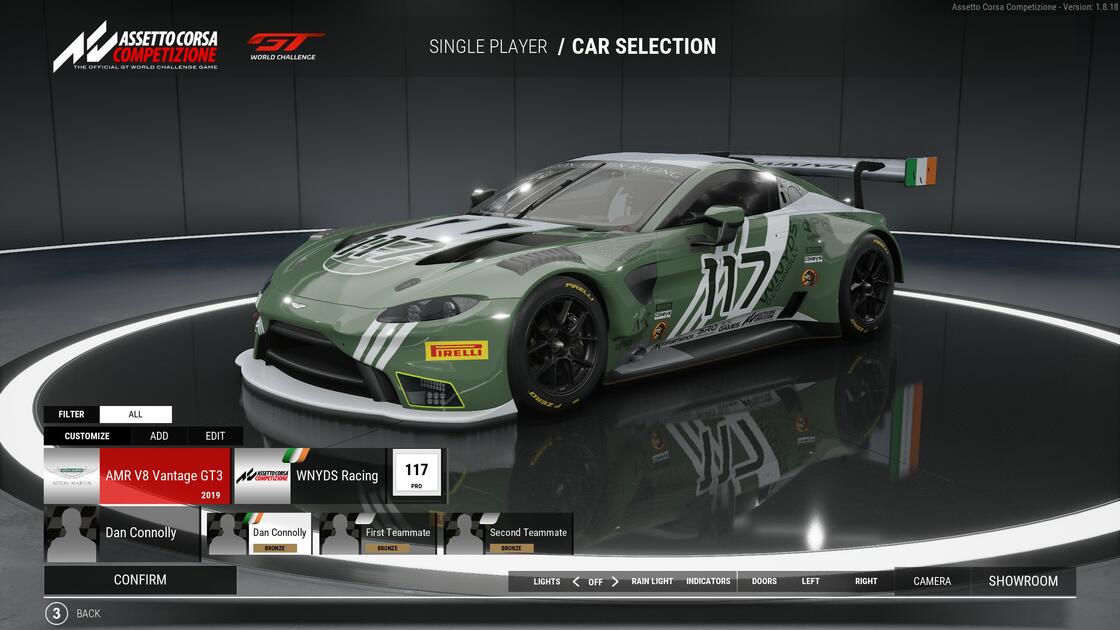
Task: Switch to the Camera view options
Action: [x=932, y=581]
